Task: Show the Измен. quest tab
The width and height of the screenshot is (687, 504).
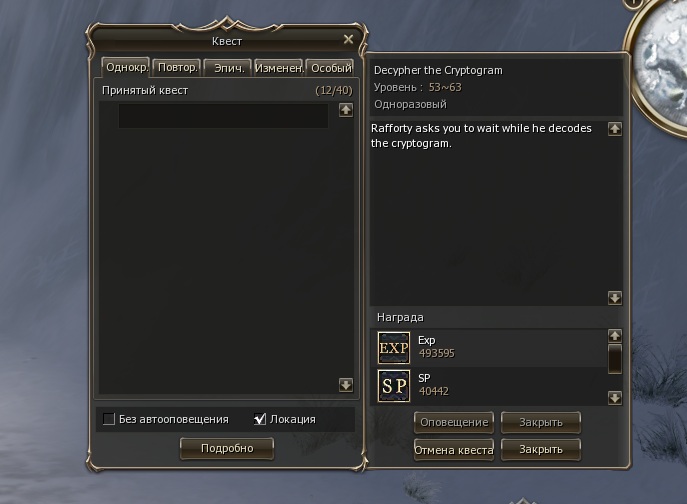Action: (x=278, y=68)
